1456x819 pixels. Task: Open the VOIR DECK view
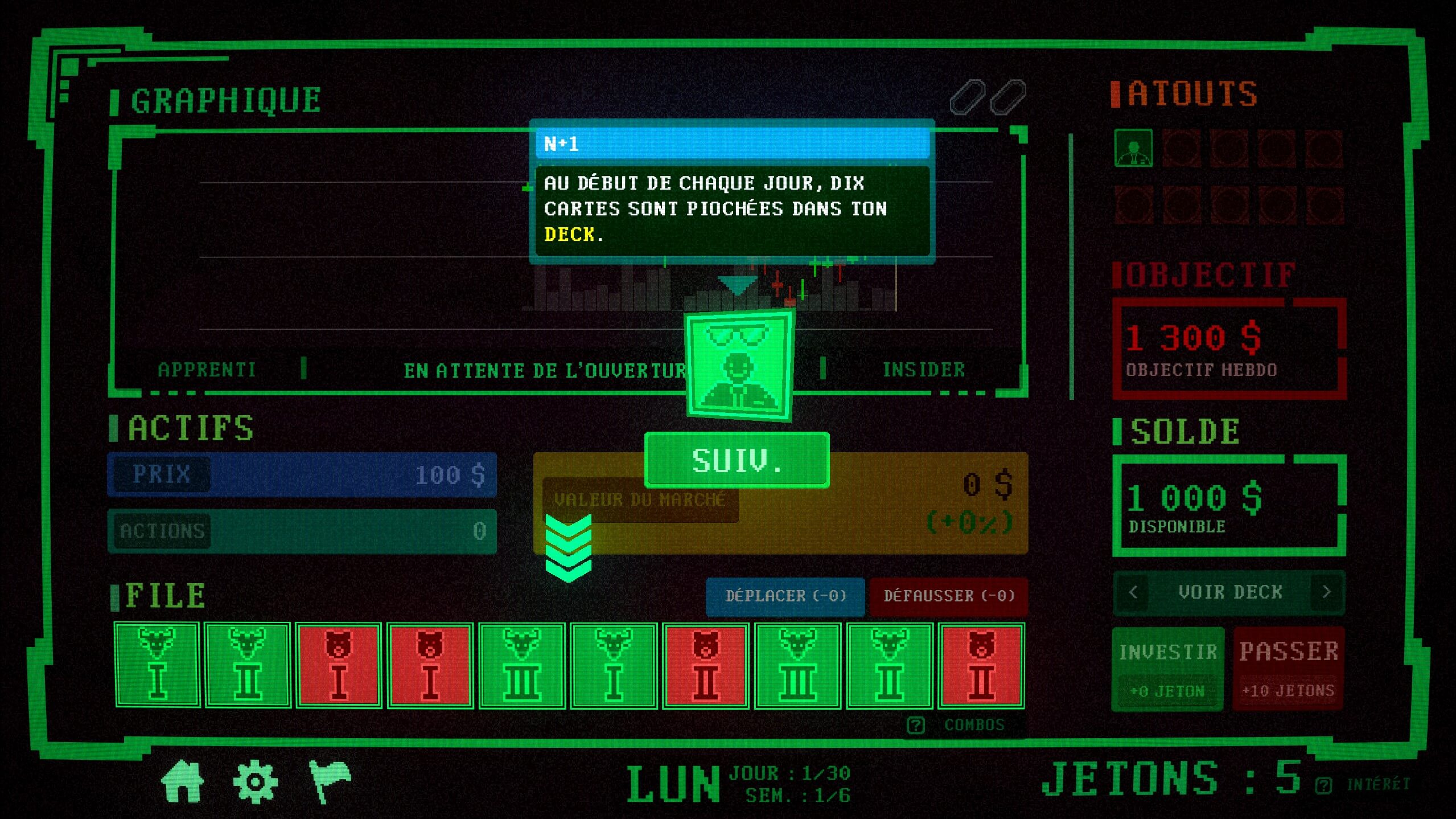tap(1229, 592)
